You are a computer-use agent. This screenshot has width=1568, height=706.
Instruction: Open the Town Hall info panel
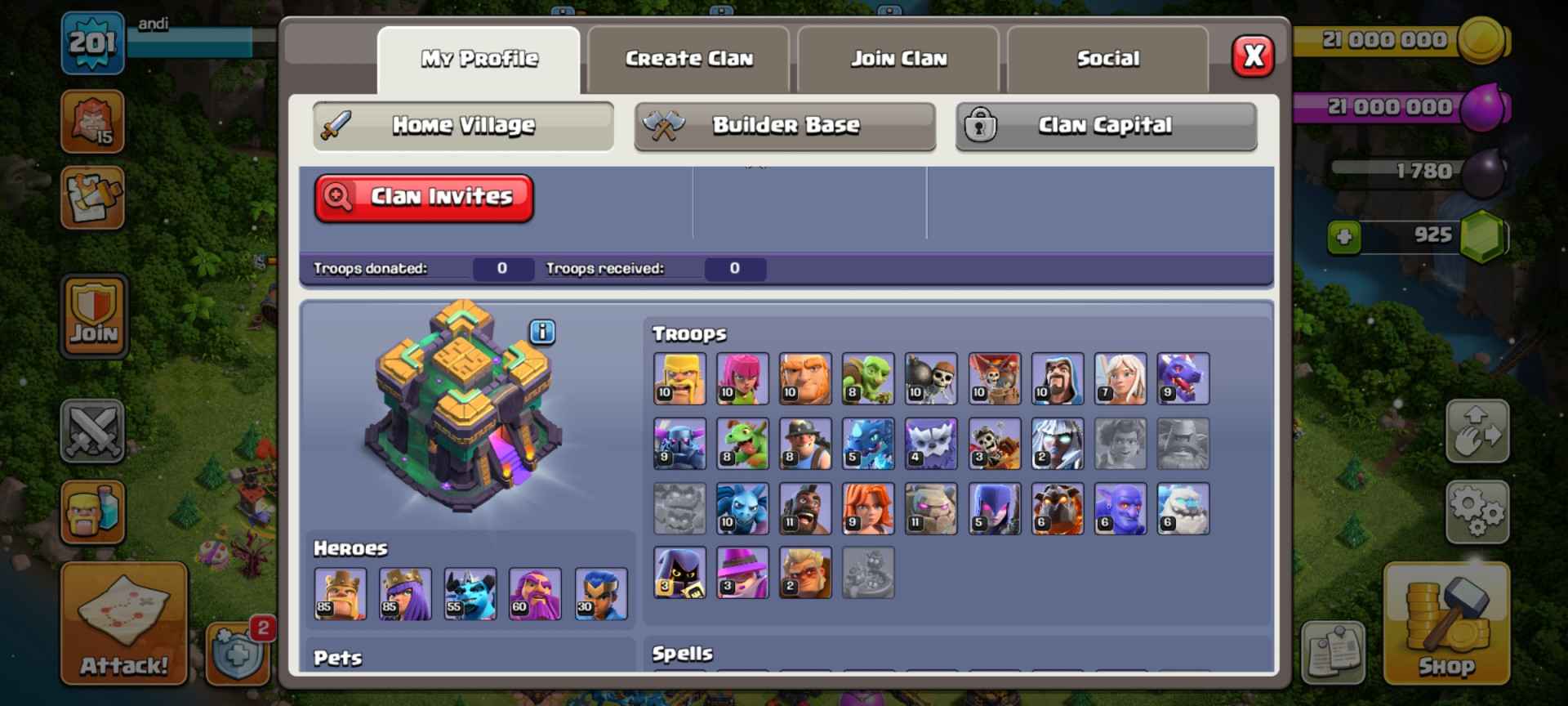[541, 332]
